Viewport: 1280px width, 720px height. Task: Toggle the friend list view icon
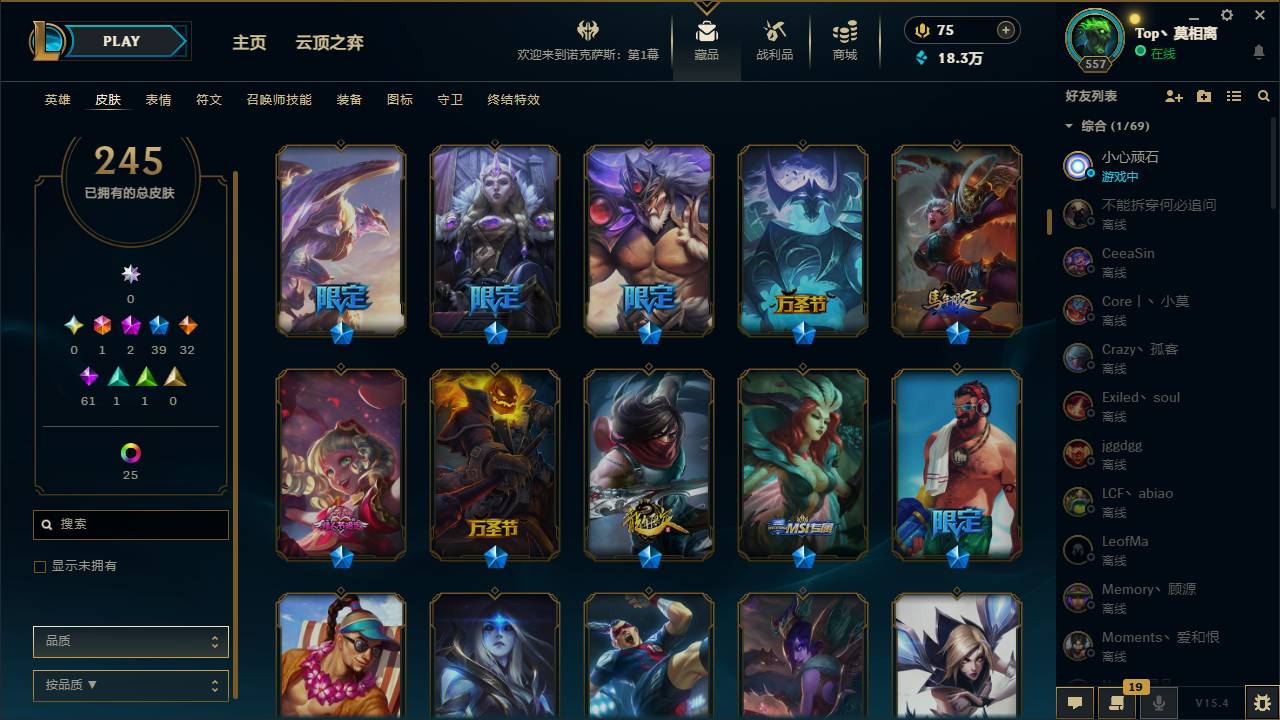coord(1233,96)
